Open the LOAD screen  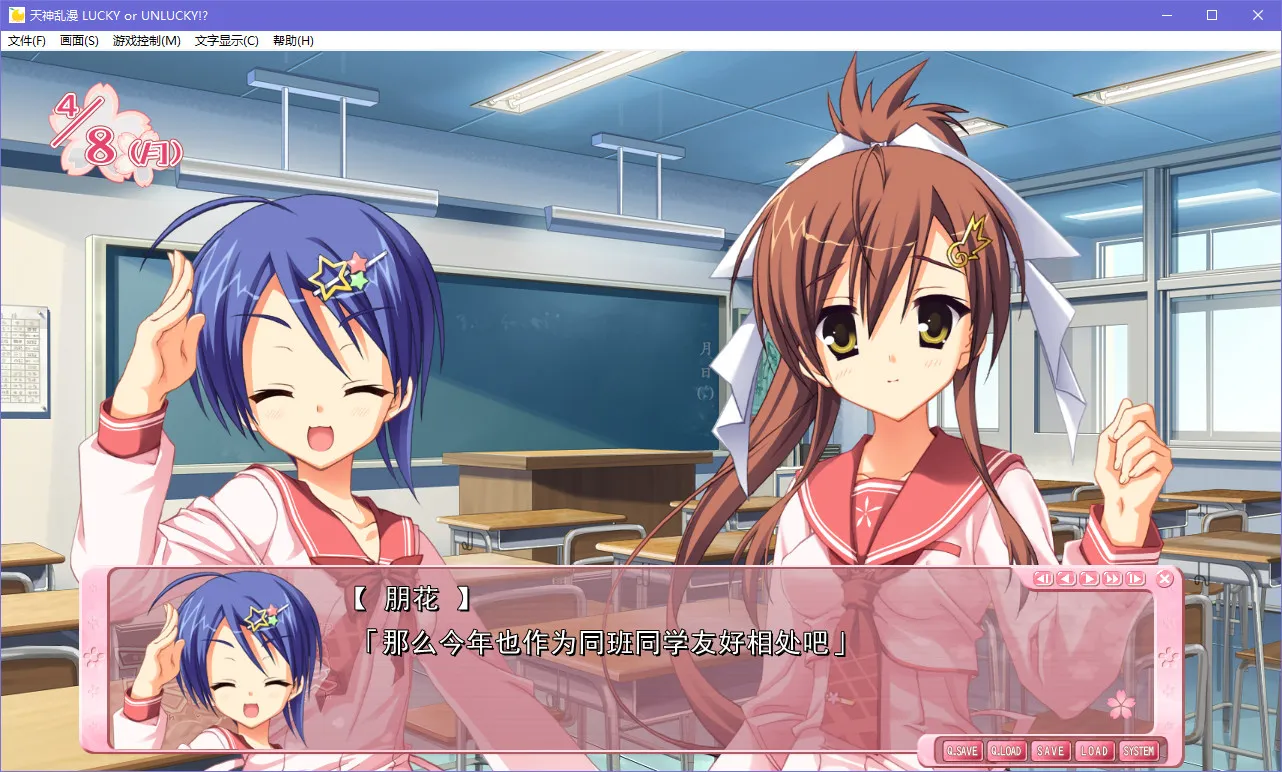[1094, 751]
